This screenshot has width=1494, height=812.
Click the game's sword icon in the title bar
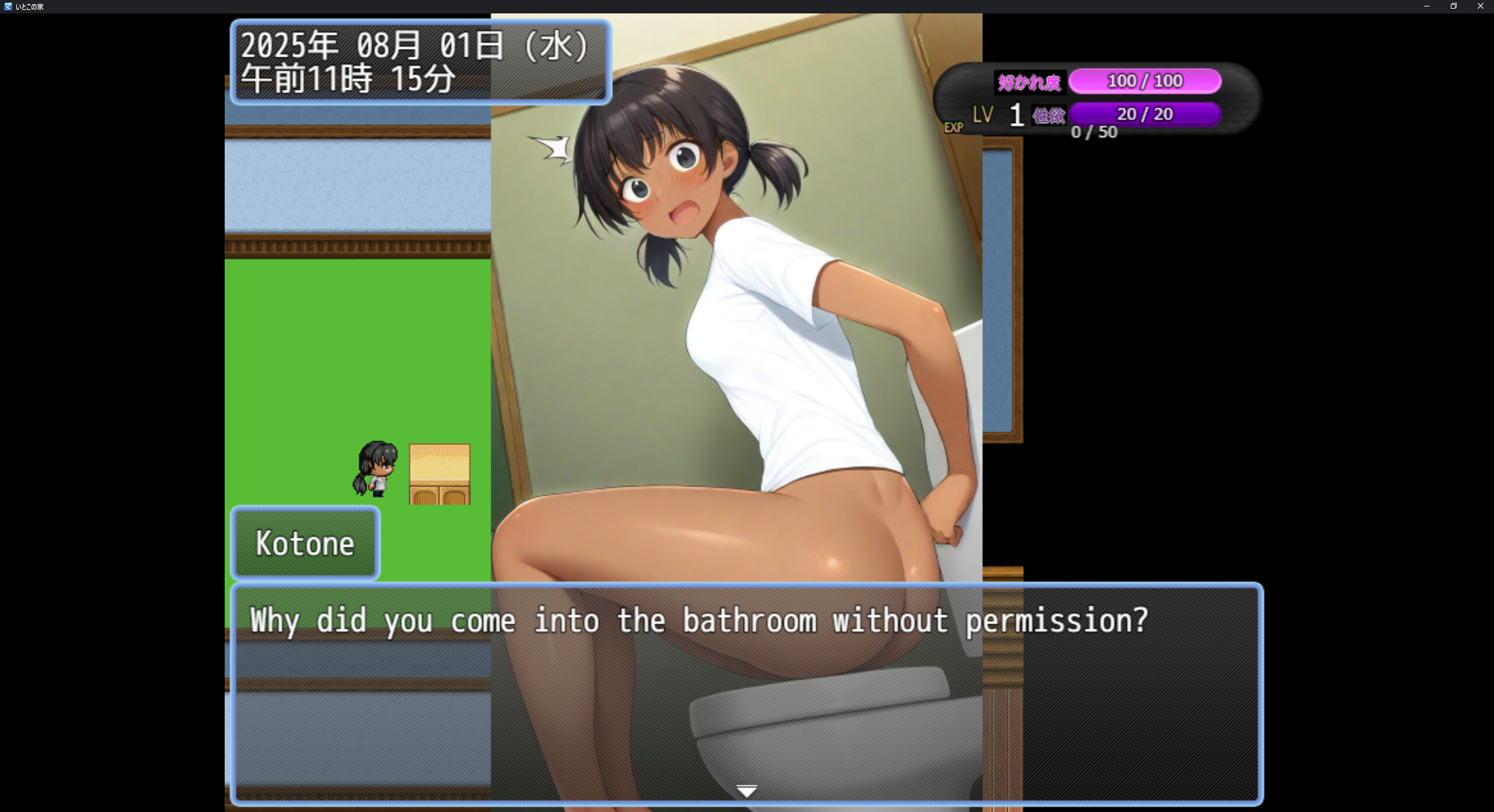point(8,6)
